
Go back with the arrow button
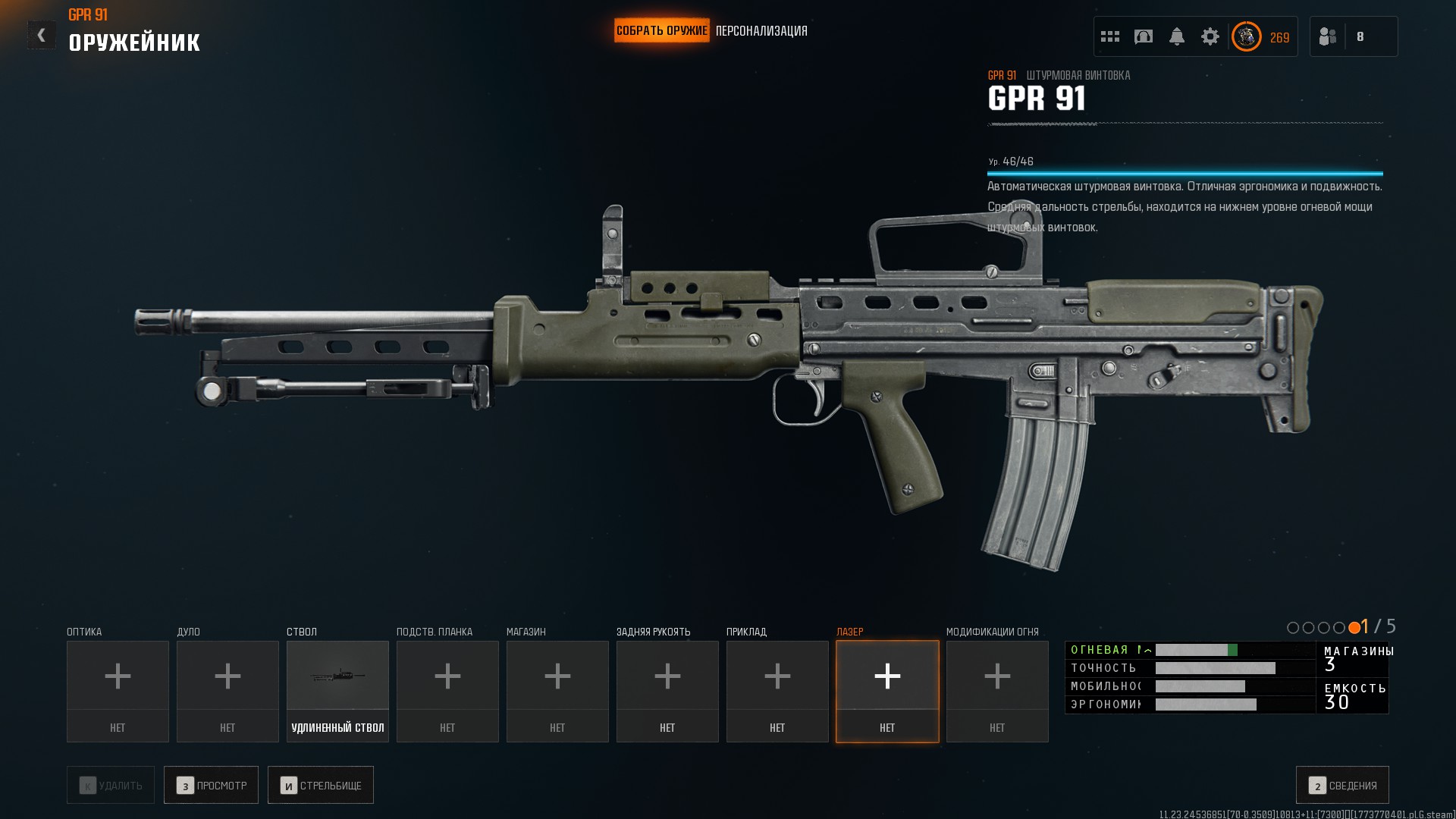coord(42,35)
